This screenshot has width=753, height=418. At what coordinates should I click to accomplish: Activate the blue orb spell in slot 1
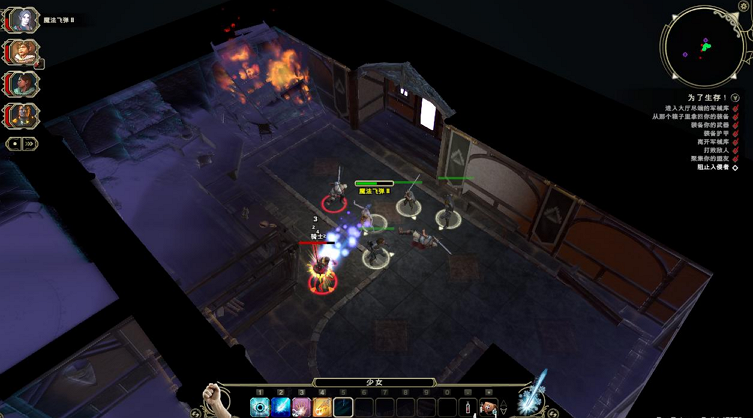(x=261, y=407)
